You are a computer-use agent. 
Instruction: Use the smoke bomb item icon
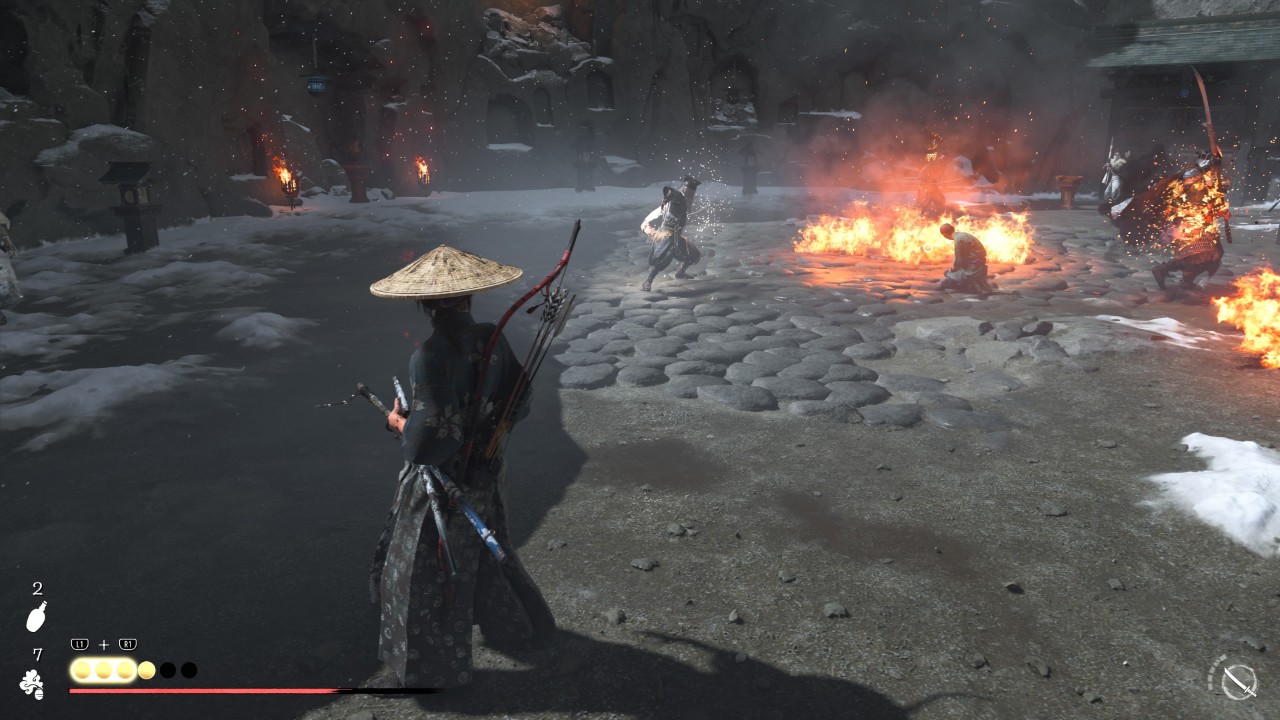click(32, 684)
